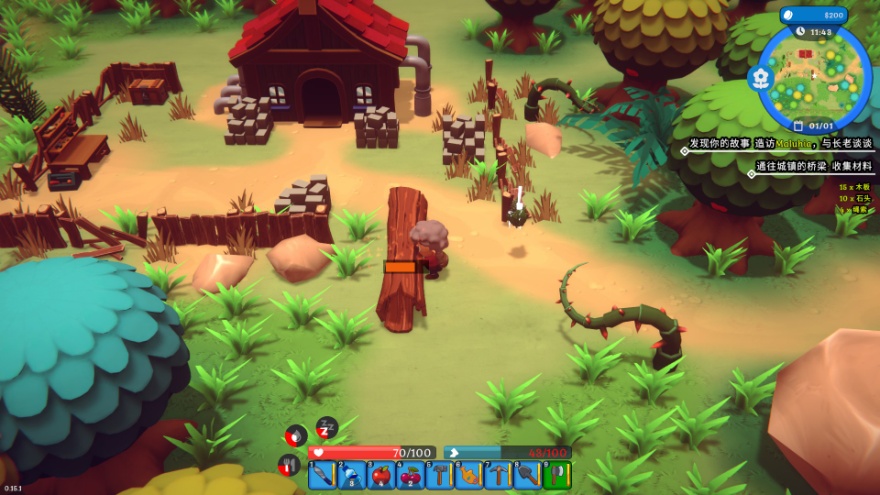
Task: Click the flower icon beside the minimap
Action: pos(761,77)
